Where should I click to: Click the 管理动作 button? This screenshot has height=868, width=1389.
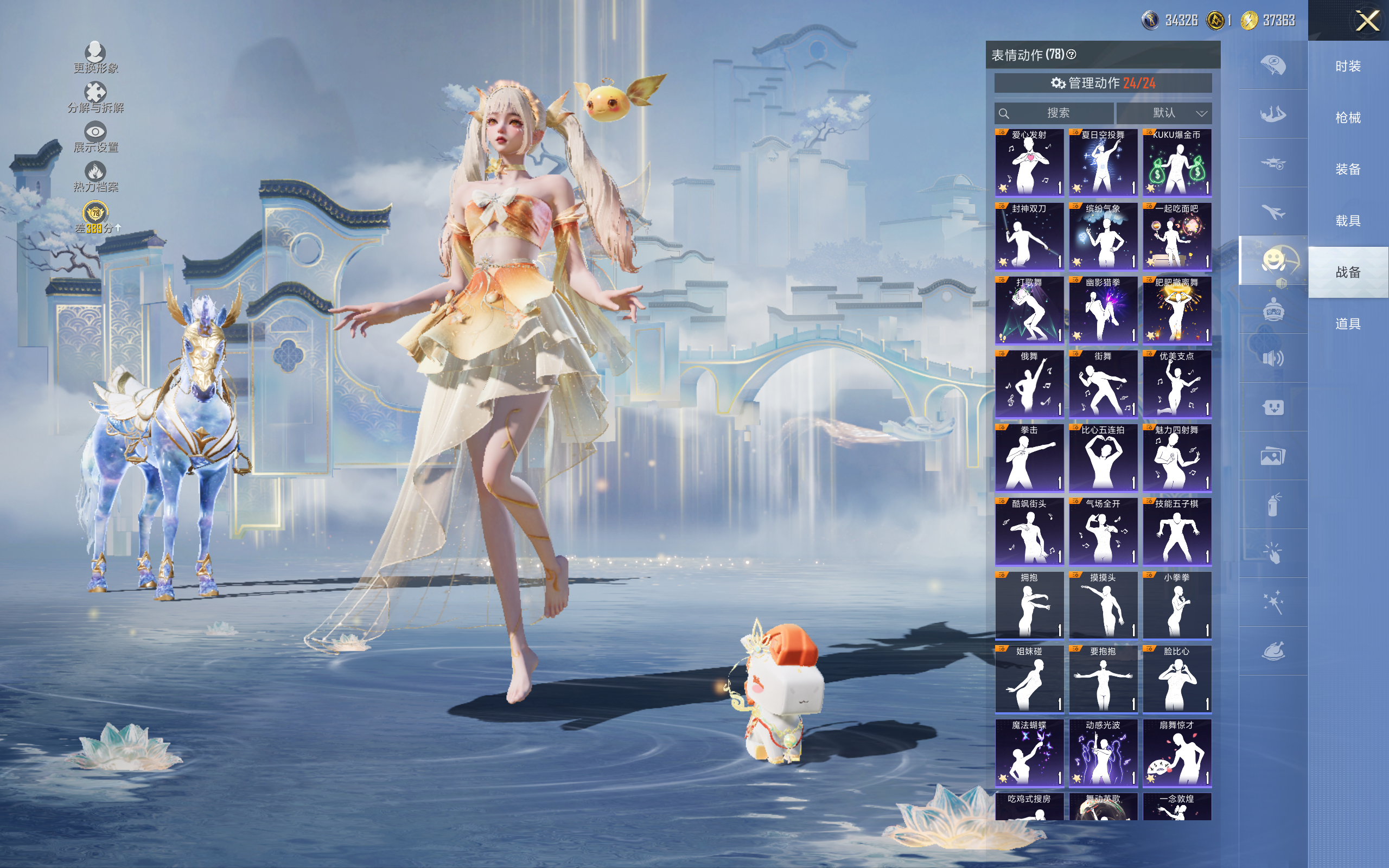click(1103, 83)
